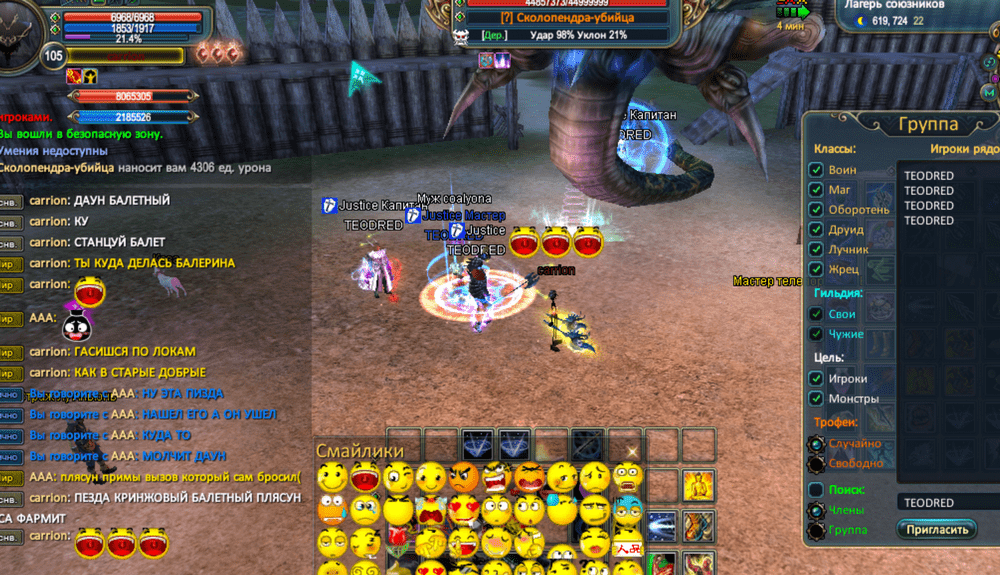The width and height of the screenshot is (1000, 575).
Task: Pick the angry orange-faced smiley
Action: tap(464, 477)
